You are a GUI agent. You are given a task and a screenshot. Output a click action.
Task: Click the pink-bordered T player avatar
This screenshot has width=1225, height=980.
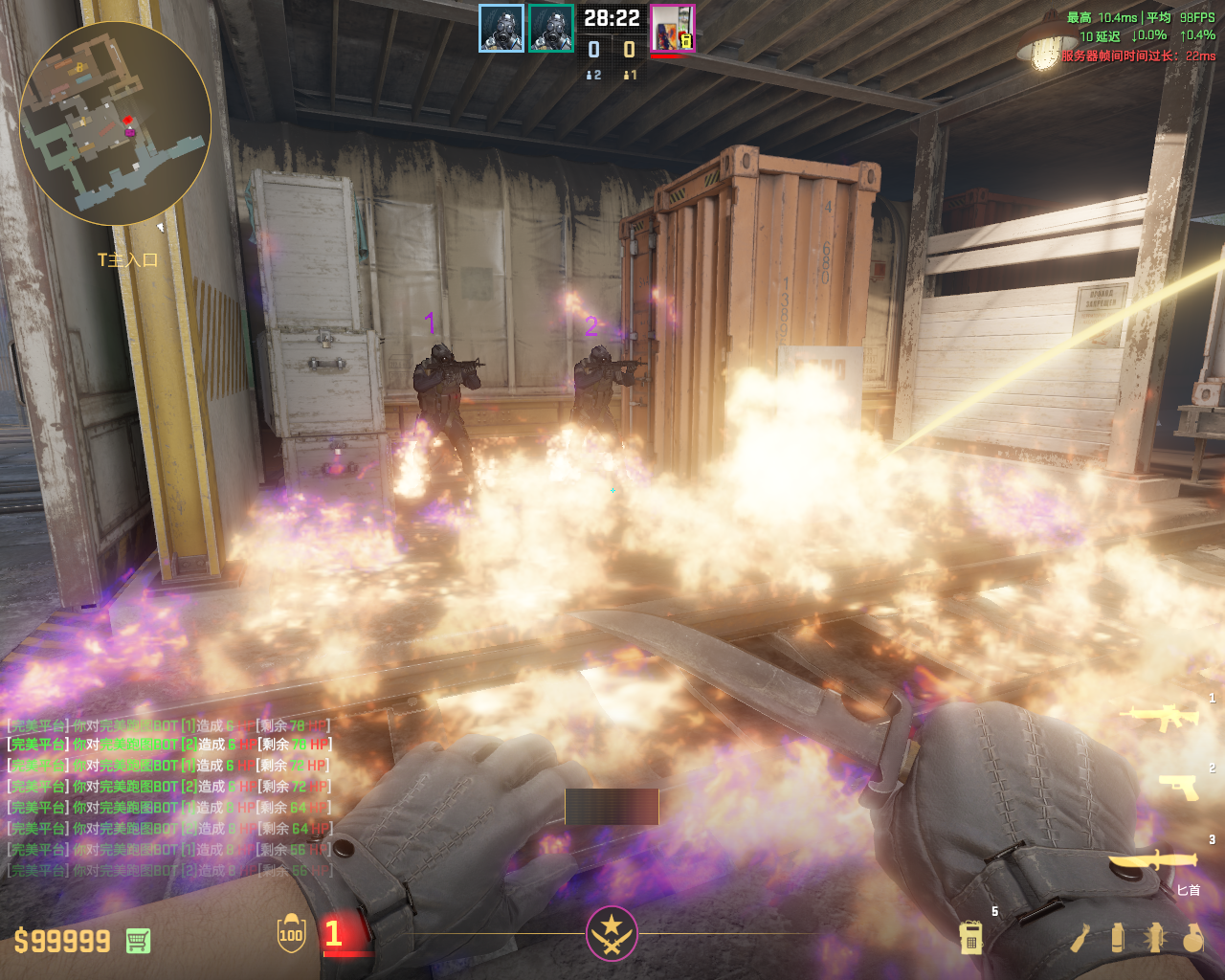(x=672, y=28)
